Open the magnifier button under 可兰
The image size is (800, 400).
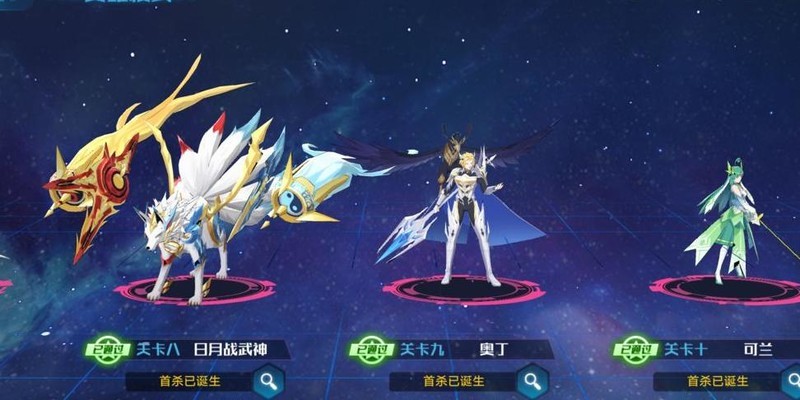click(x=793, y=381)
